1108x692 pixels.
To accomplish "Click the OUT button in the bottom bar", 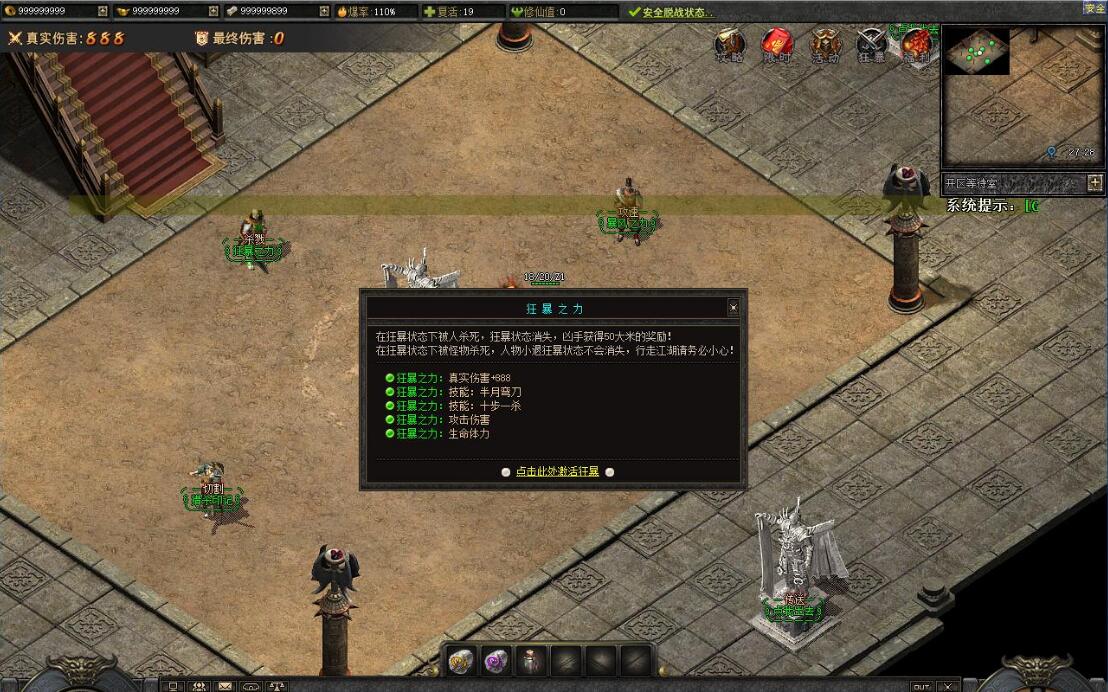I will pos(921,686).
